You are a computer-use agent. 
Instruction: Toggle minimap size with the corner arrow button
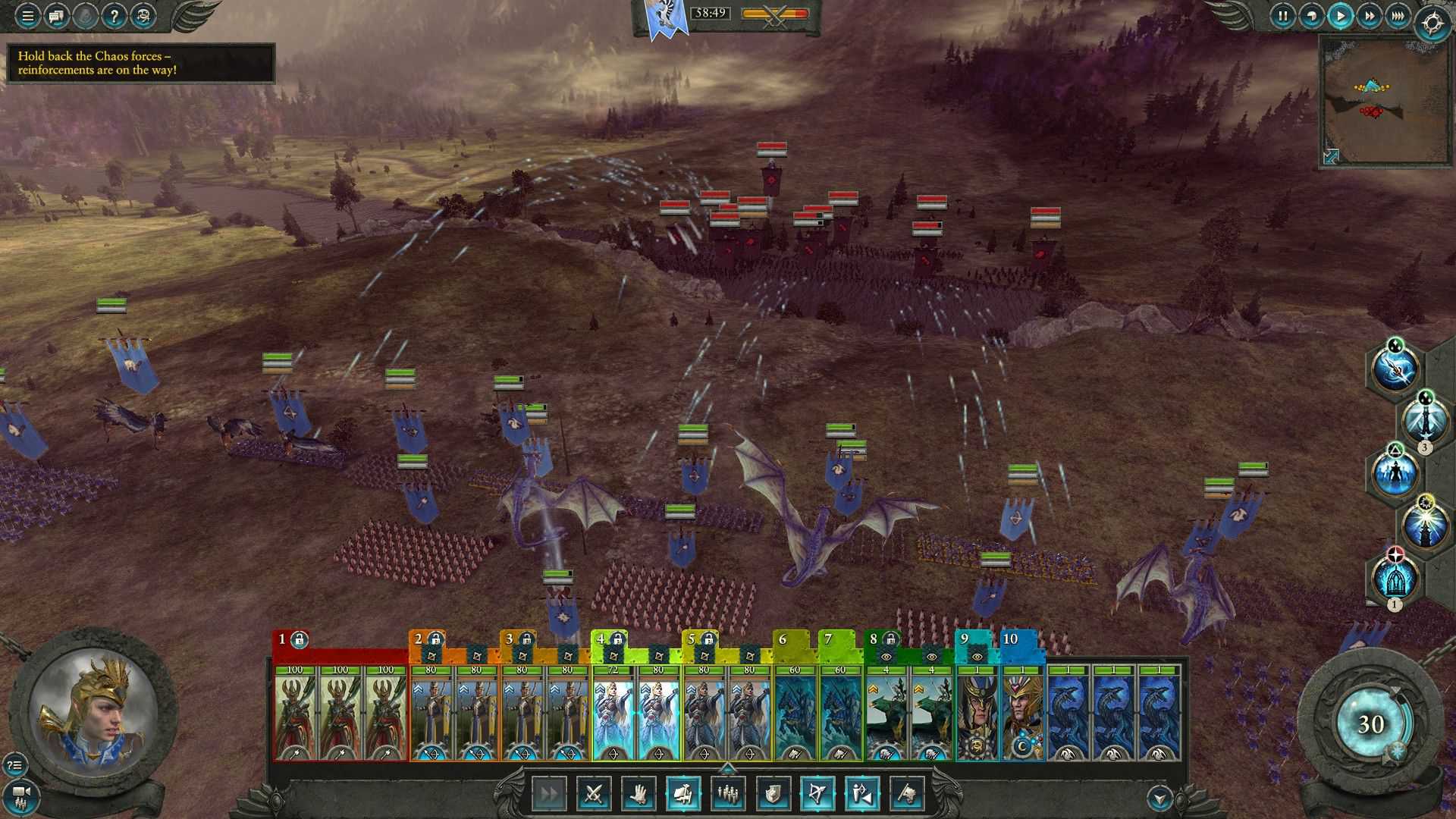(1331, 156)
